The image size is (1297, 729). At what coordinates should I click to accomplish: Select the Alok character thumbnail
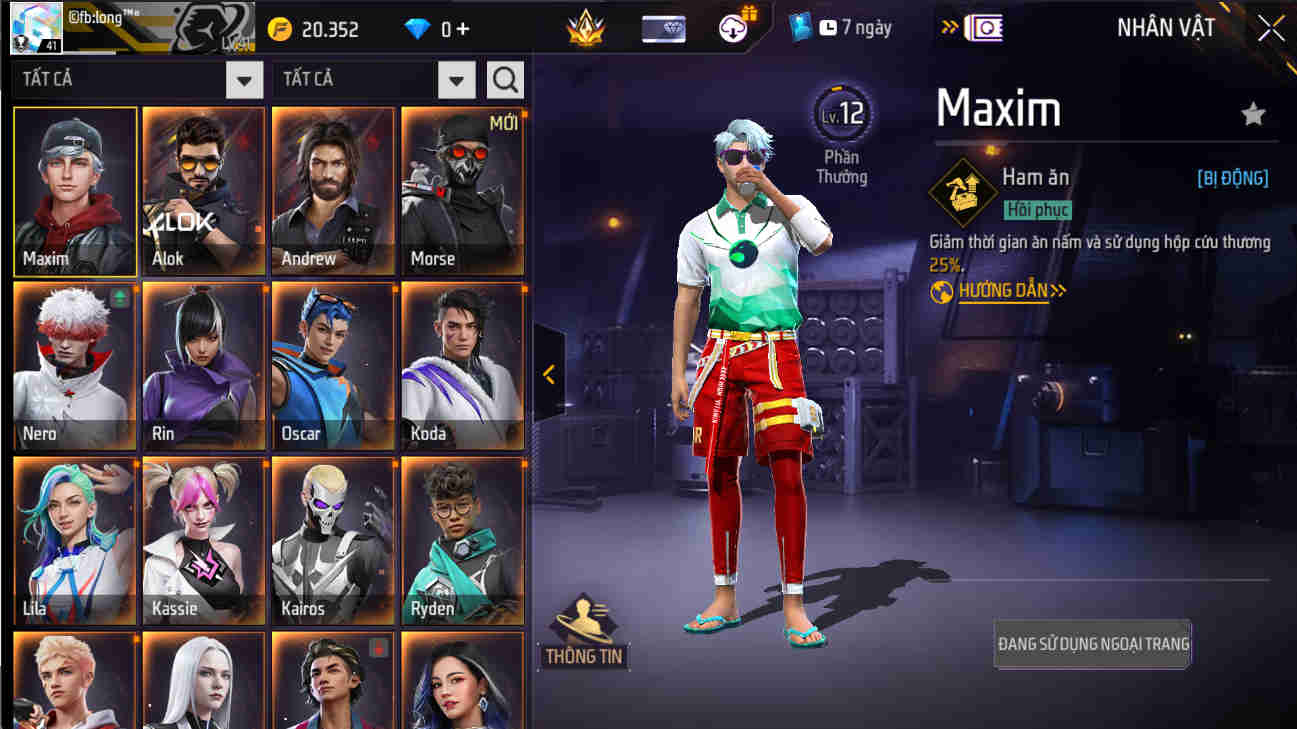coord(203,190)
